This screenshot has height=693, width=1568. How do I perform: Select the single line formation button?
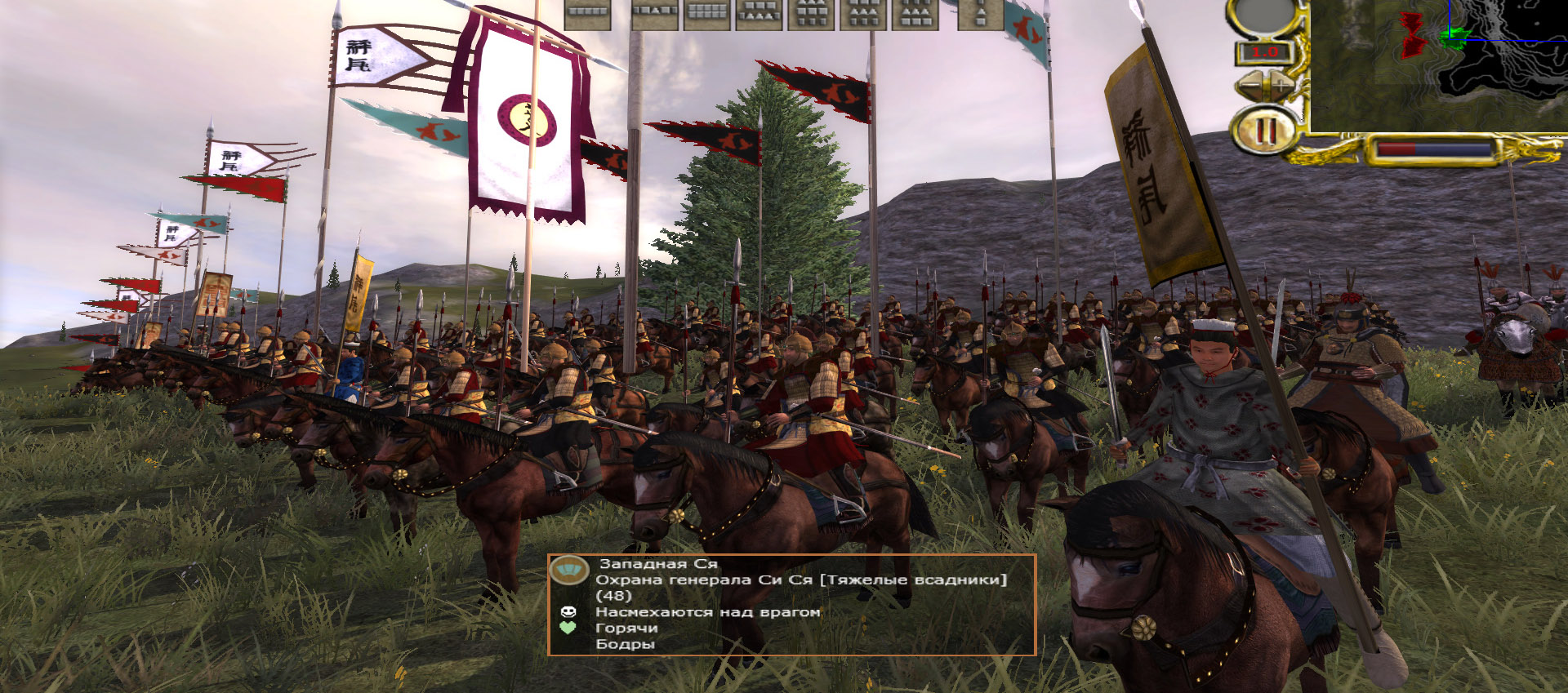pos(588,14)
